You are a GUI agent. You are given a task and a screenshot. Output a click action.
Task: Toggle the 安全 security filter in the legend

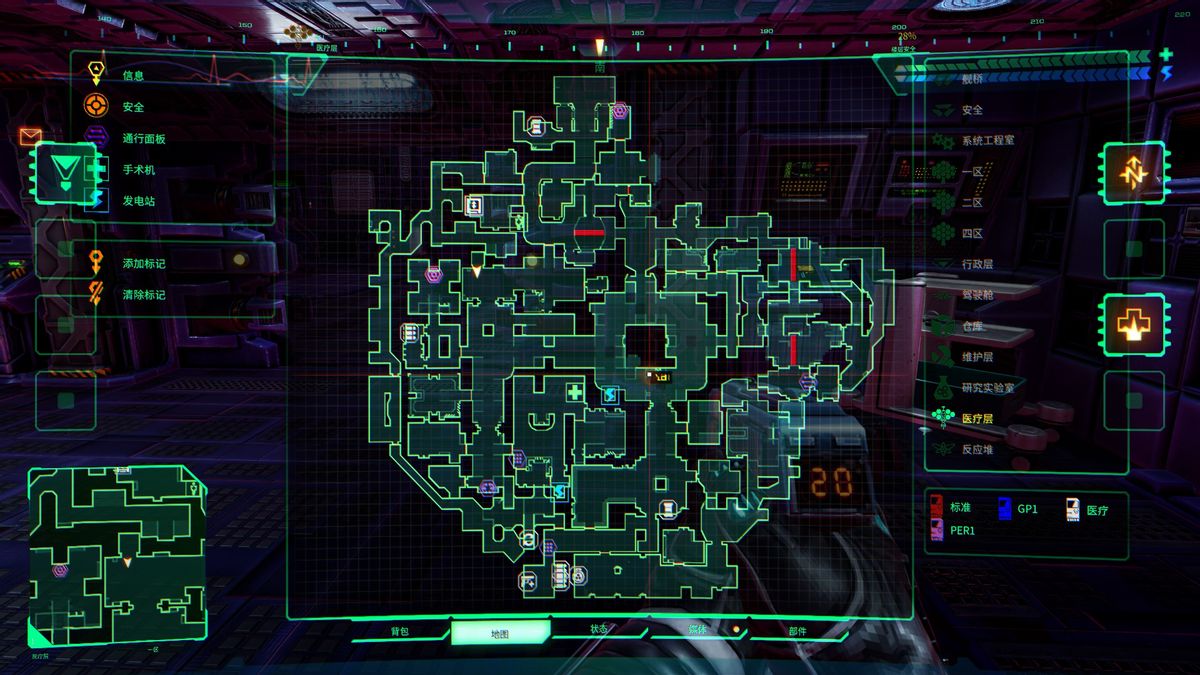coord(133,107)
